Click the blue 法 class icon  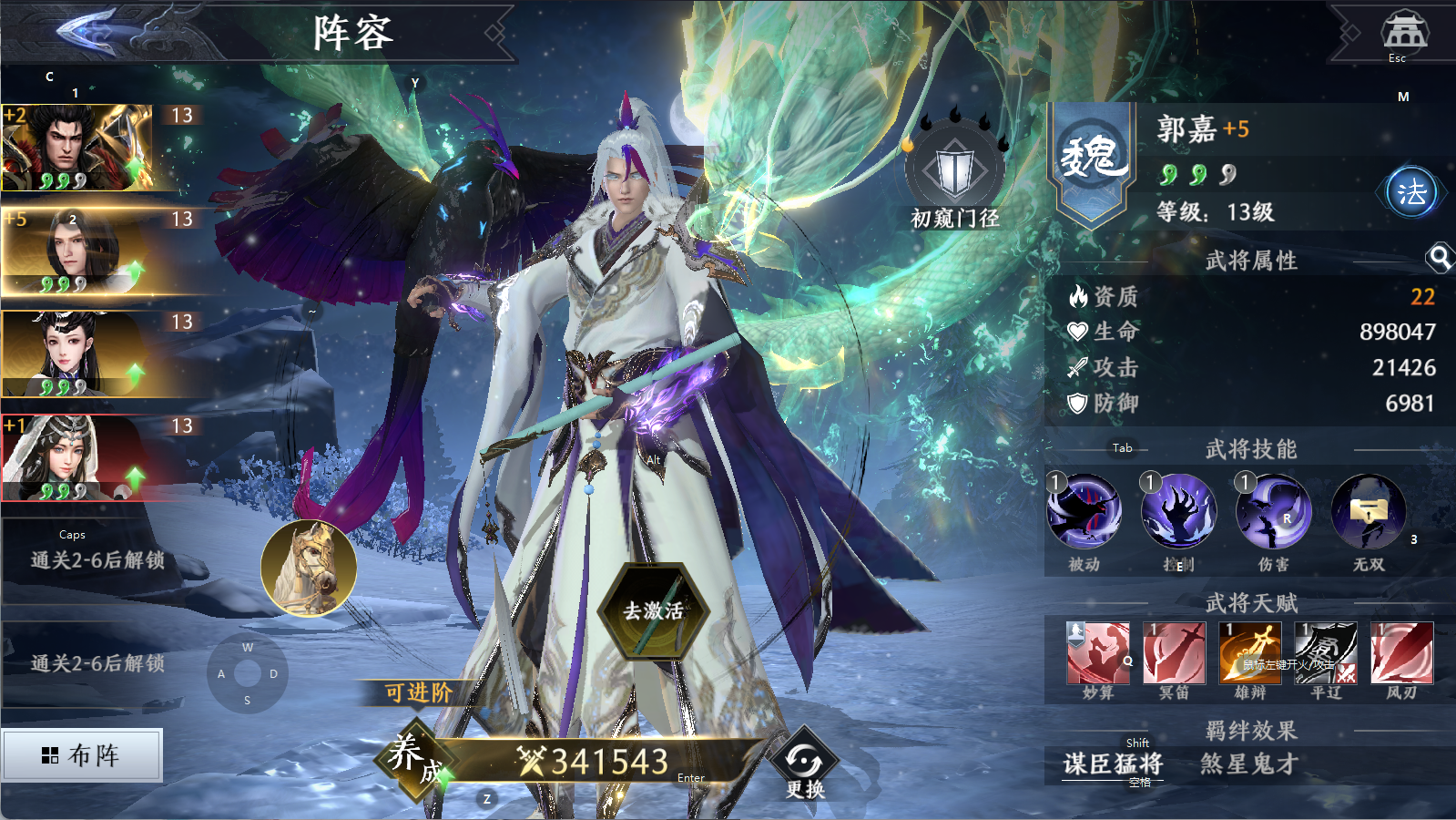click(x=1411, y=192)
